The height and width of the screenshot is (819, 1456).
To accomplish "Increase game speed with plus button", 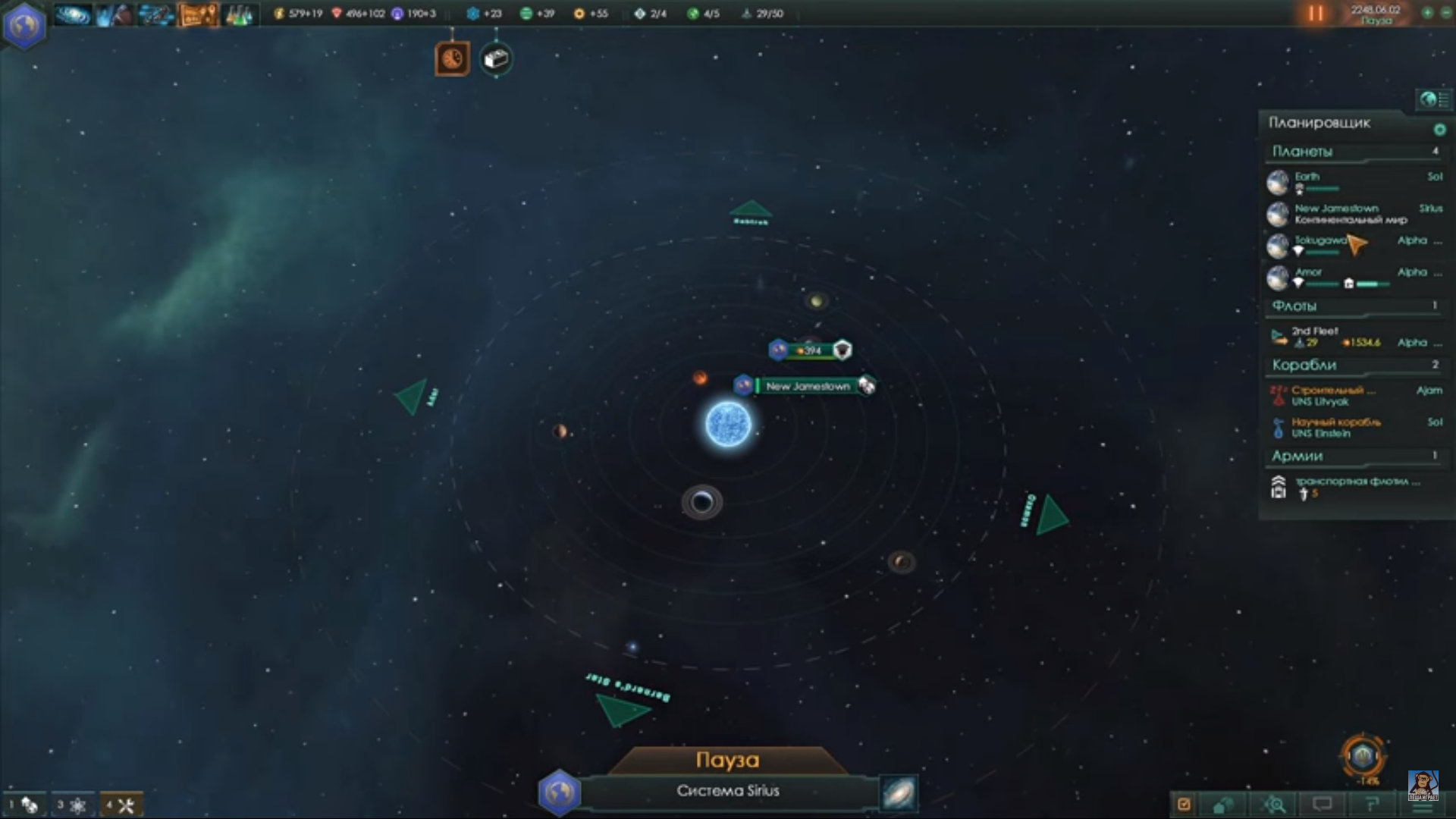I will [x=1427, y=13].
